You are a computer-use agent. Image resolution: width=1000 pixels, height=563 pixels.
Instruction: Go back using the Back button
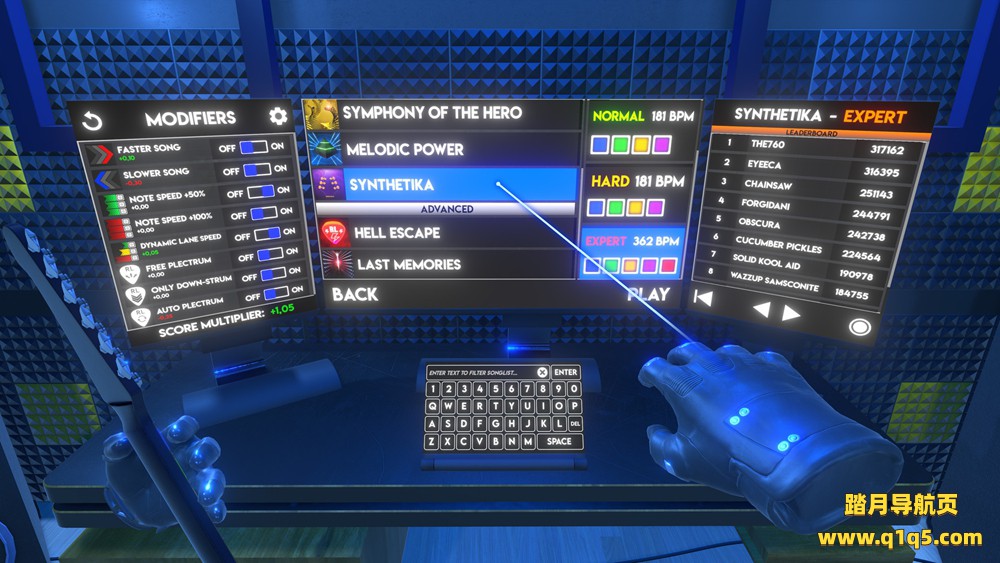[355, 294]
